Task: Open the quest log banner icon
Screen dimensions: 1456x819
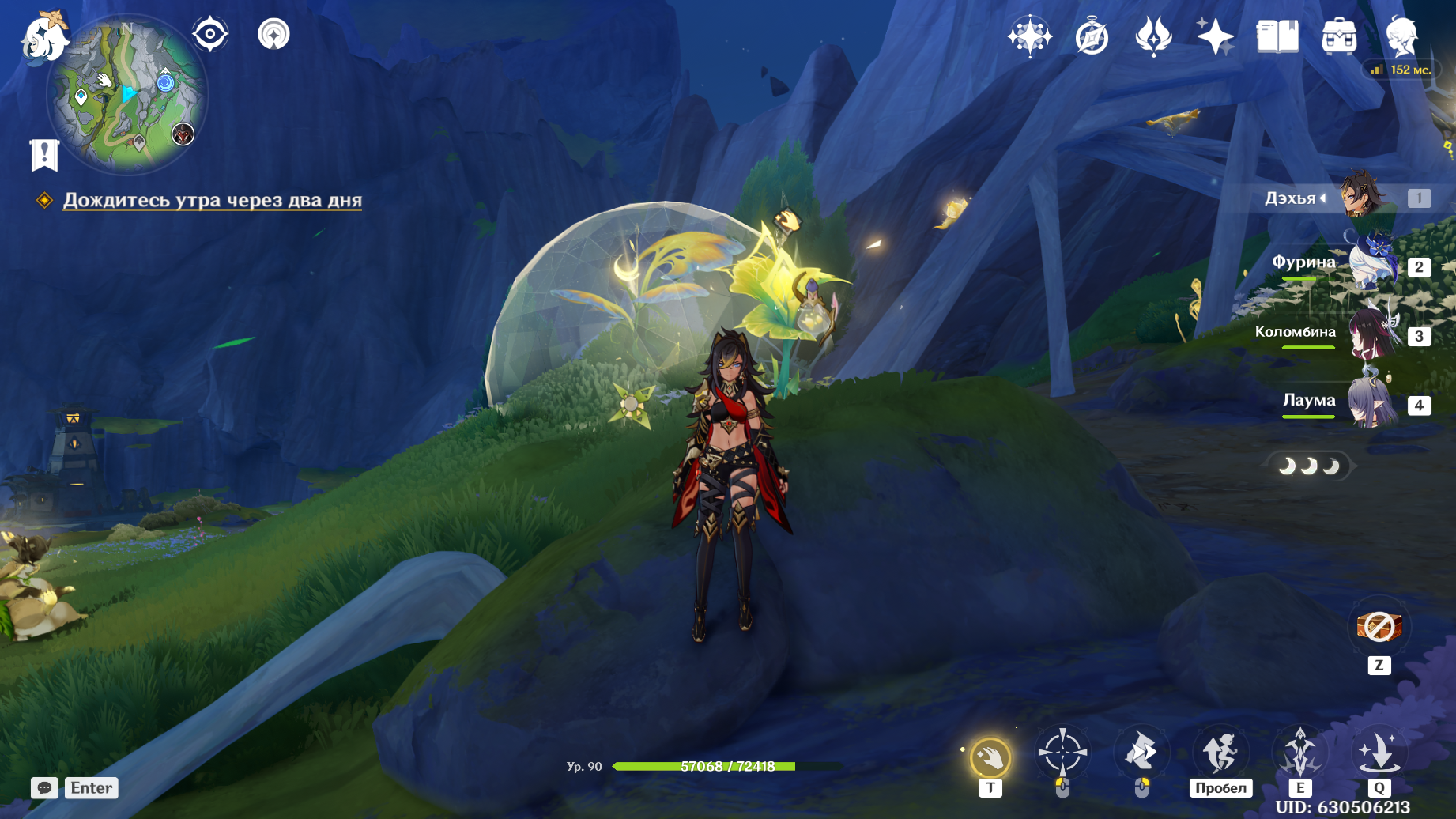Action: coord(44,155)
